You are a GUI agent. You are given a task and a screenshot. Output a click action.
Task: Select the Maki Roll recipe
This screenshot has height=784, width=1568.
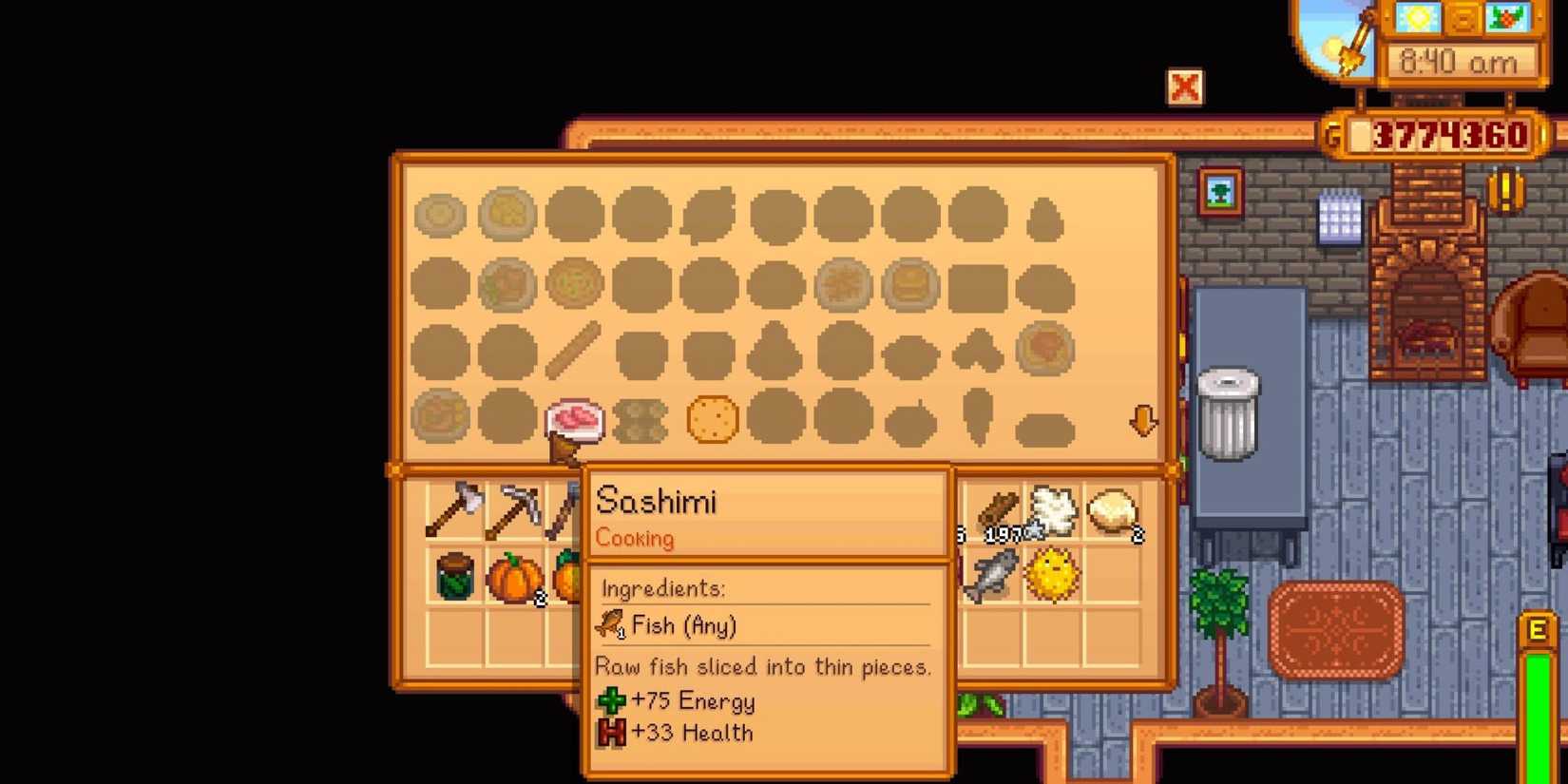coord(640,418)
